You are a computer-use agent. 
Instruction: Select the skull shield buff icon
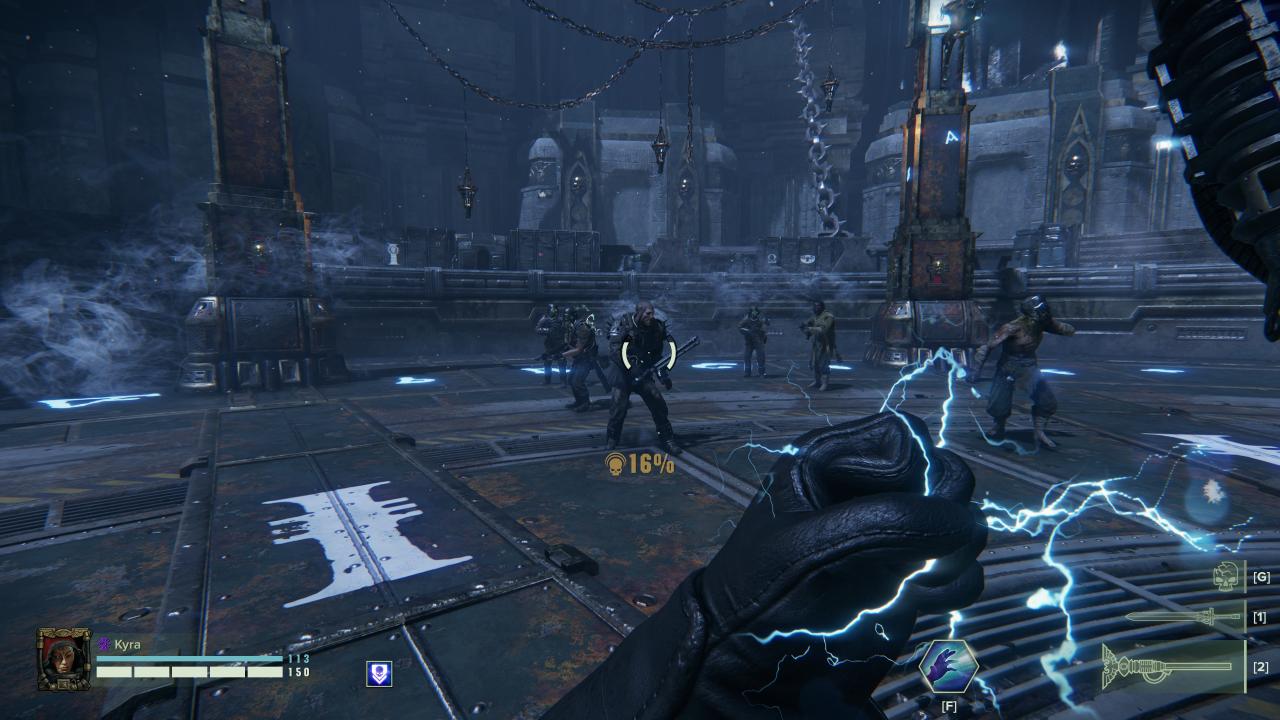pyautogui.click(x=379, y=674)
